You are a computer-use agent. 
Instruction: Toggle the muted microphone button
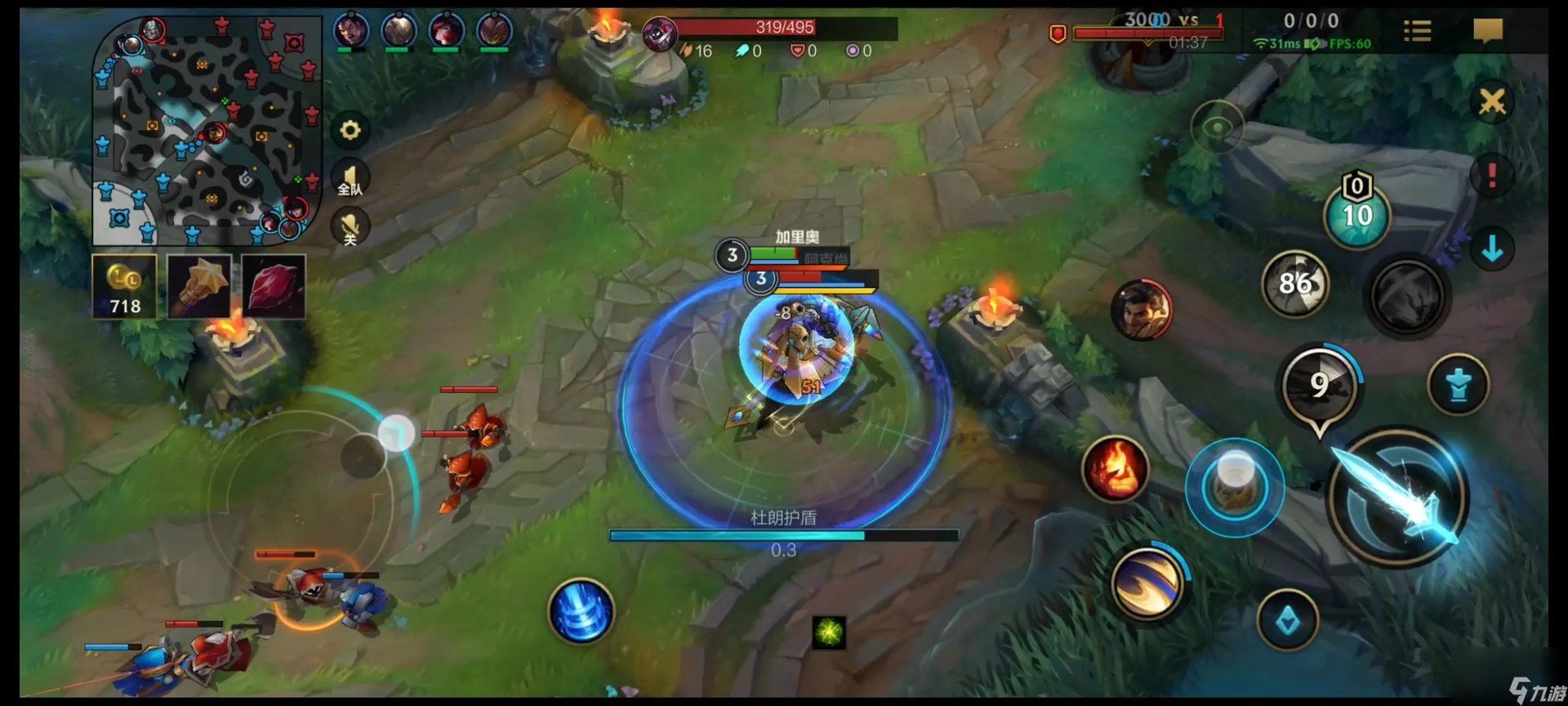350,227
